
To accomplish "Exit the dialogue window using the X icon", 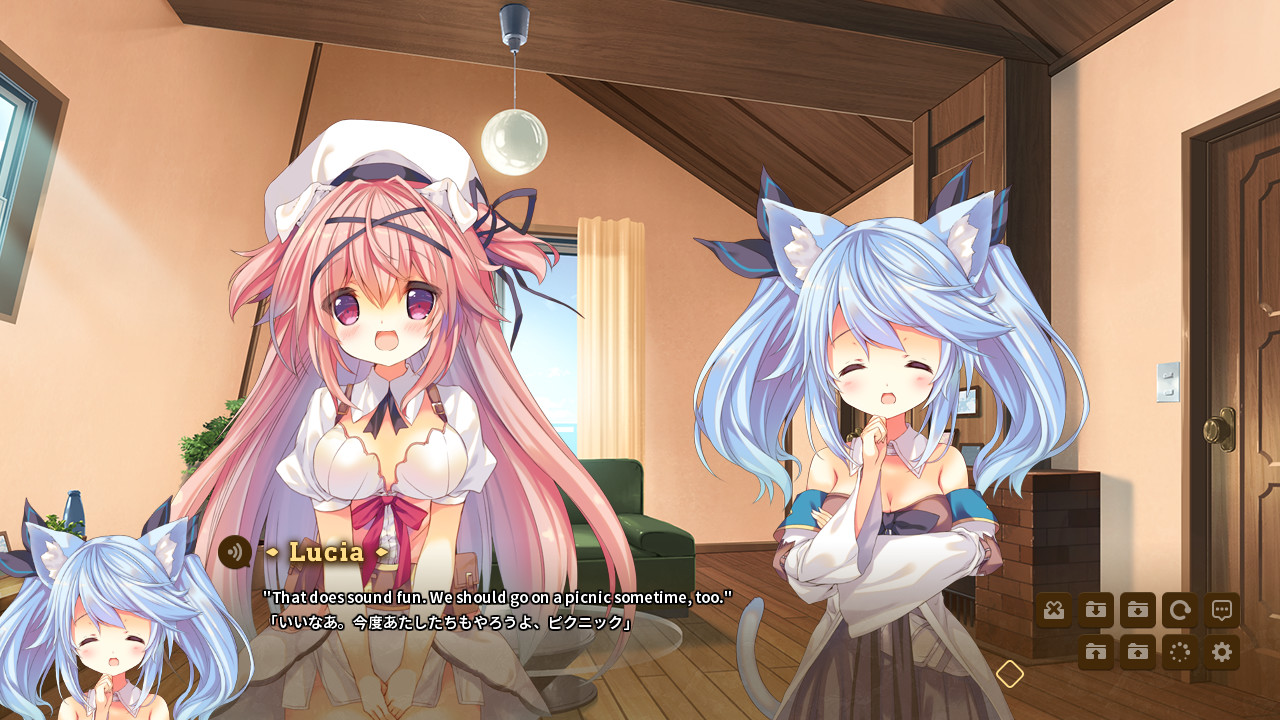I will (x=1053, y=611).
